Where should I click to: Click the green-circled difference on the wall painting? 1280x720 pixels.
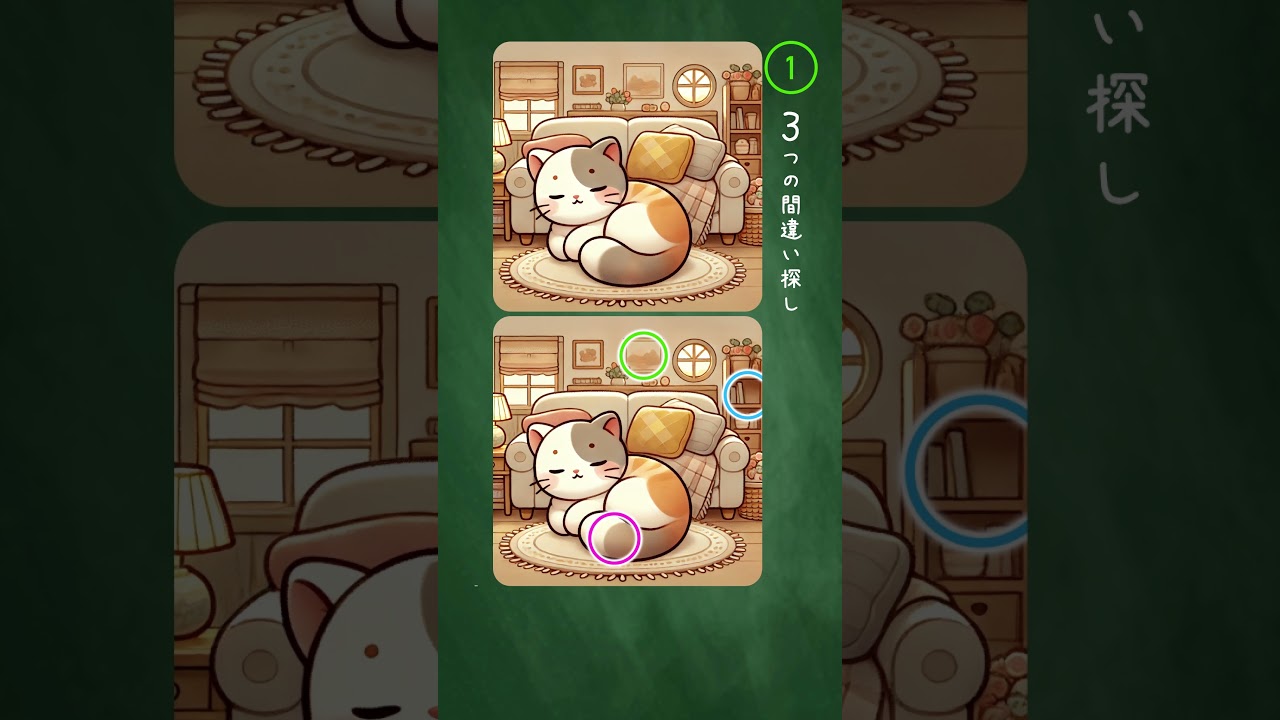pos(643,355)
